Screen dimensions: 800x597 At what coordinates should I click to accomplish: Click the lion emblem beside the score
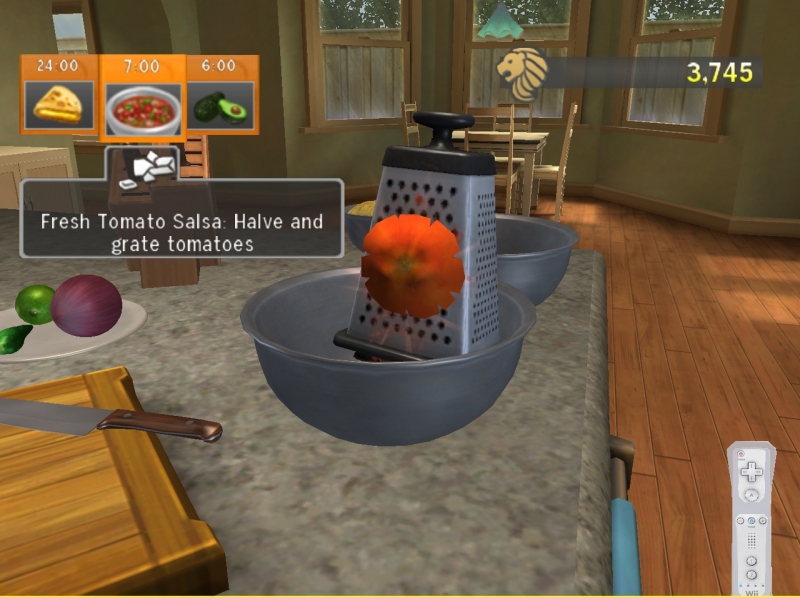pos(523,72)
